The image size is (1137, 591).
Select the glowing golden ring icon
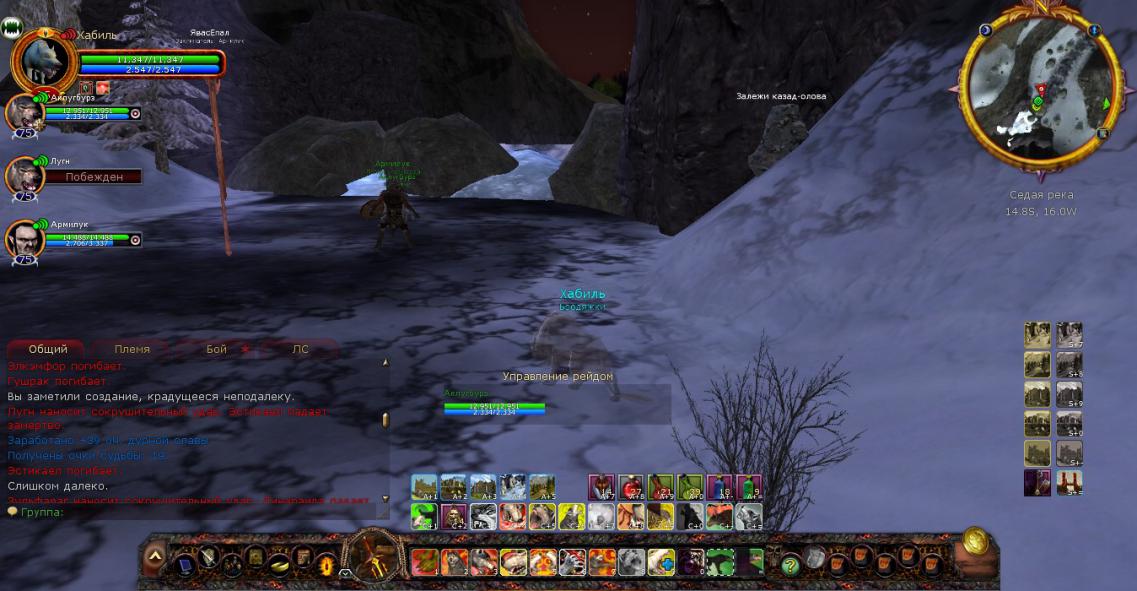(x=326, y=565)
